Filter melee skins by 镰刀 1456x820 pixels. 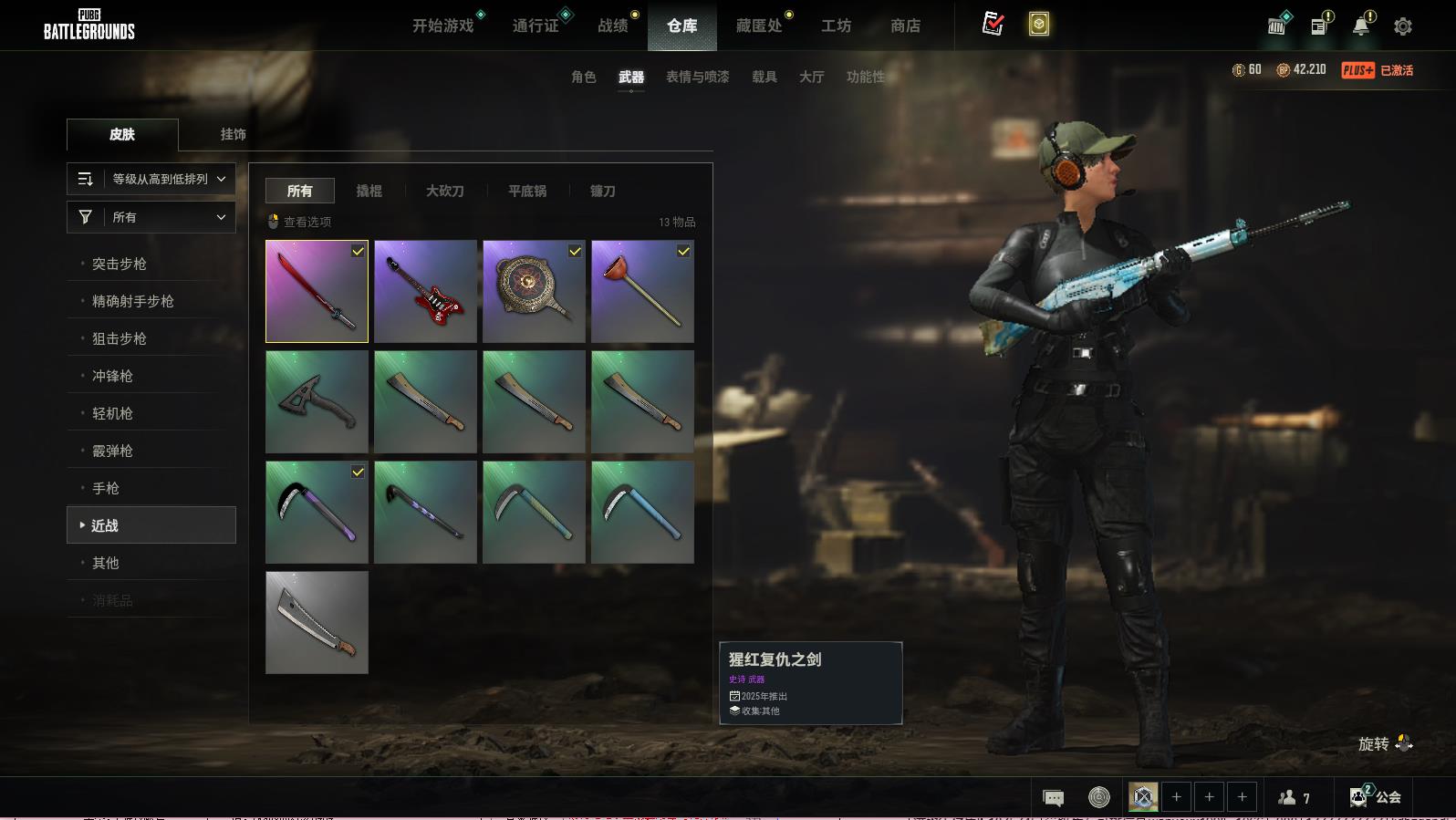pyautogui.click(x=602, y=191)
